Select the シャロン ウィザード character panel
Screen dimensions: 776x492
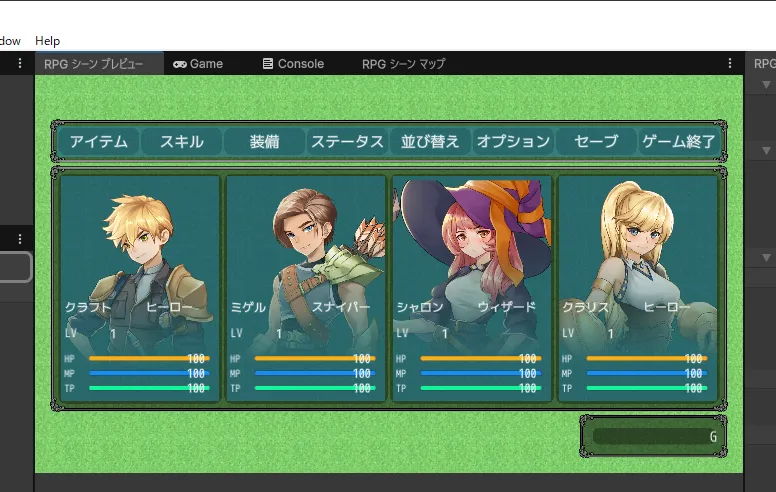(x=472, y=288)
